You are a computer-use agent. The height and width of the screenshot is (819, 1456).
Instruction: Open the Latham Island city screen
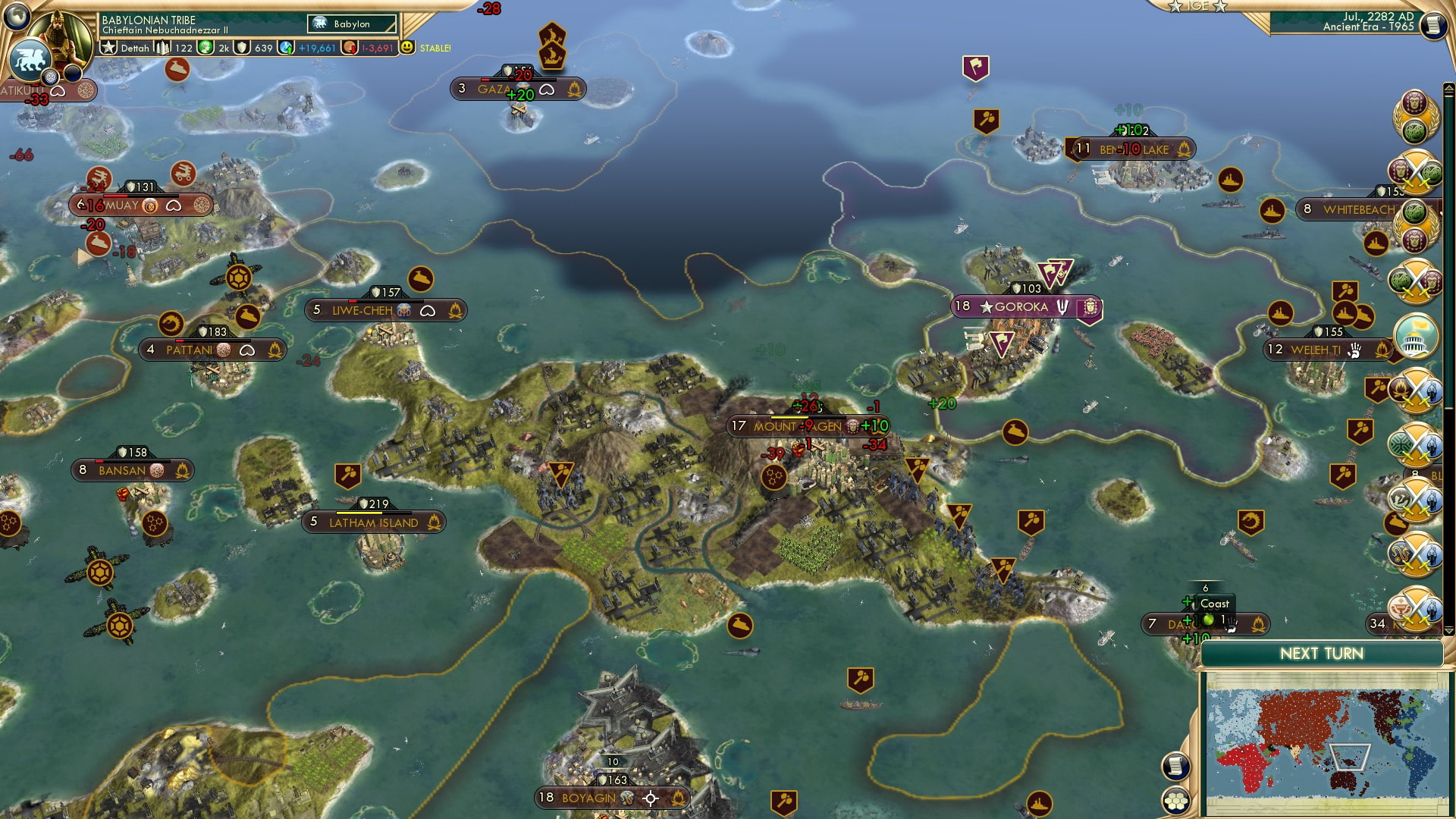click(x=375, y=522)
